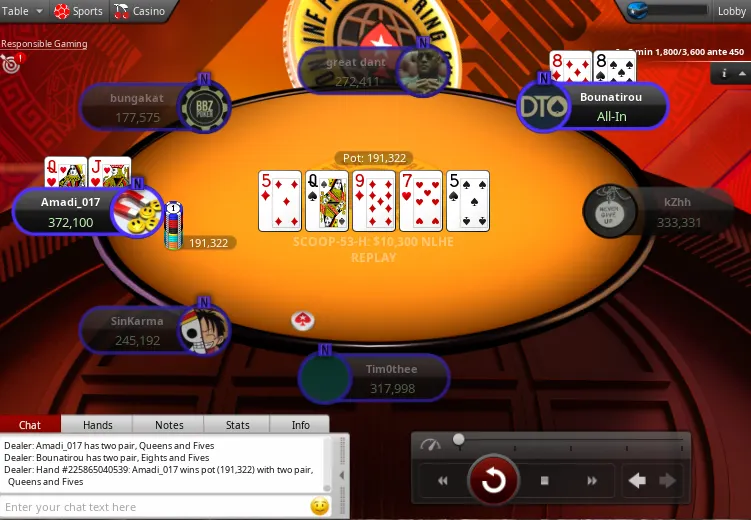Open the table info "i" button
This screenshot has height=520, width=751.
tap(724, 73)
